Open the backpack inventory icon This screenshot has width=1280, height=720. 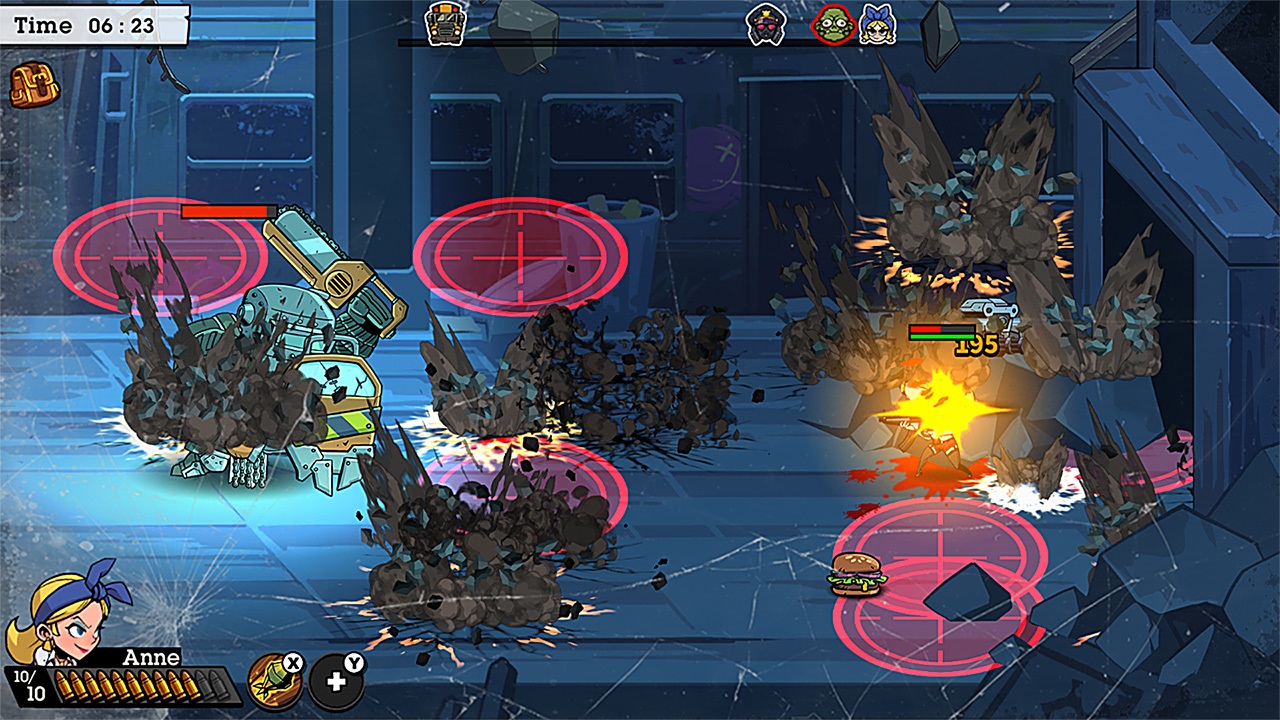click(34, 86)
